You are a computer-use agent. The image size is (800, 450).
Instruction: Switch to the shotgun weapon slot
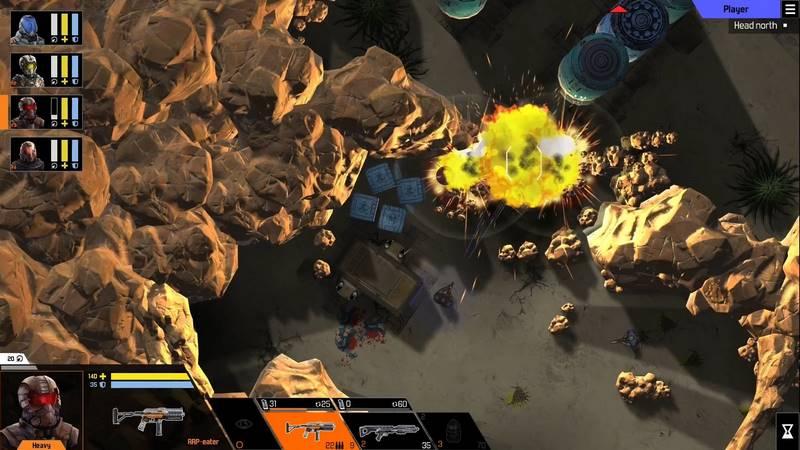tap(390, 430)
